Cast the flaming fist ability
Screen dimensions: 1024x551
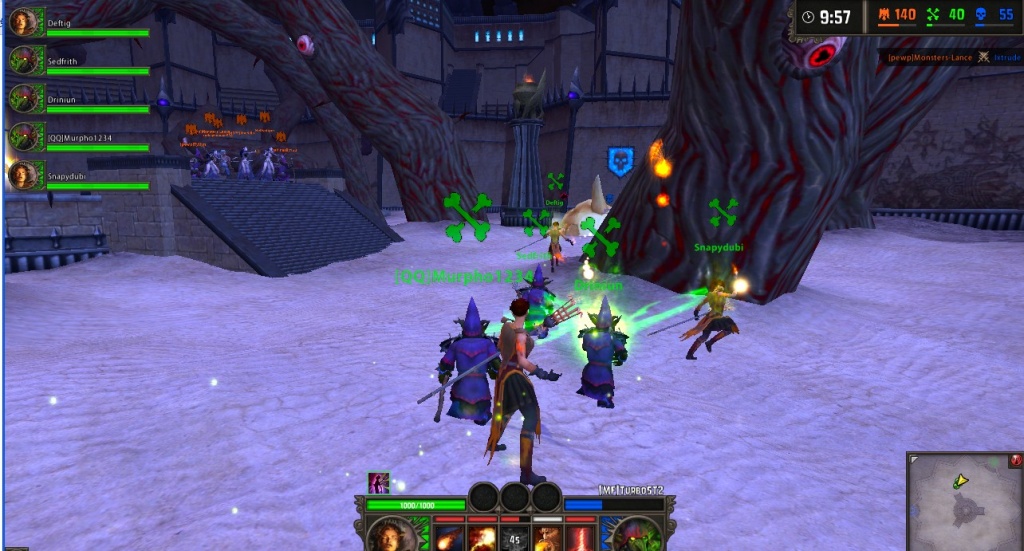click(x=547, y=538)
